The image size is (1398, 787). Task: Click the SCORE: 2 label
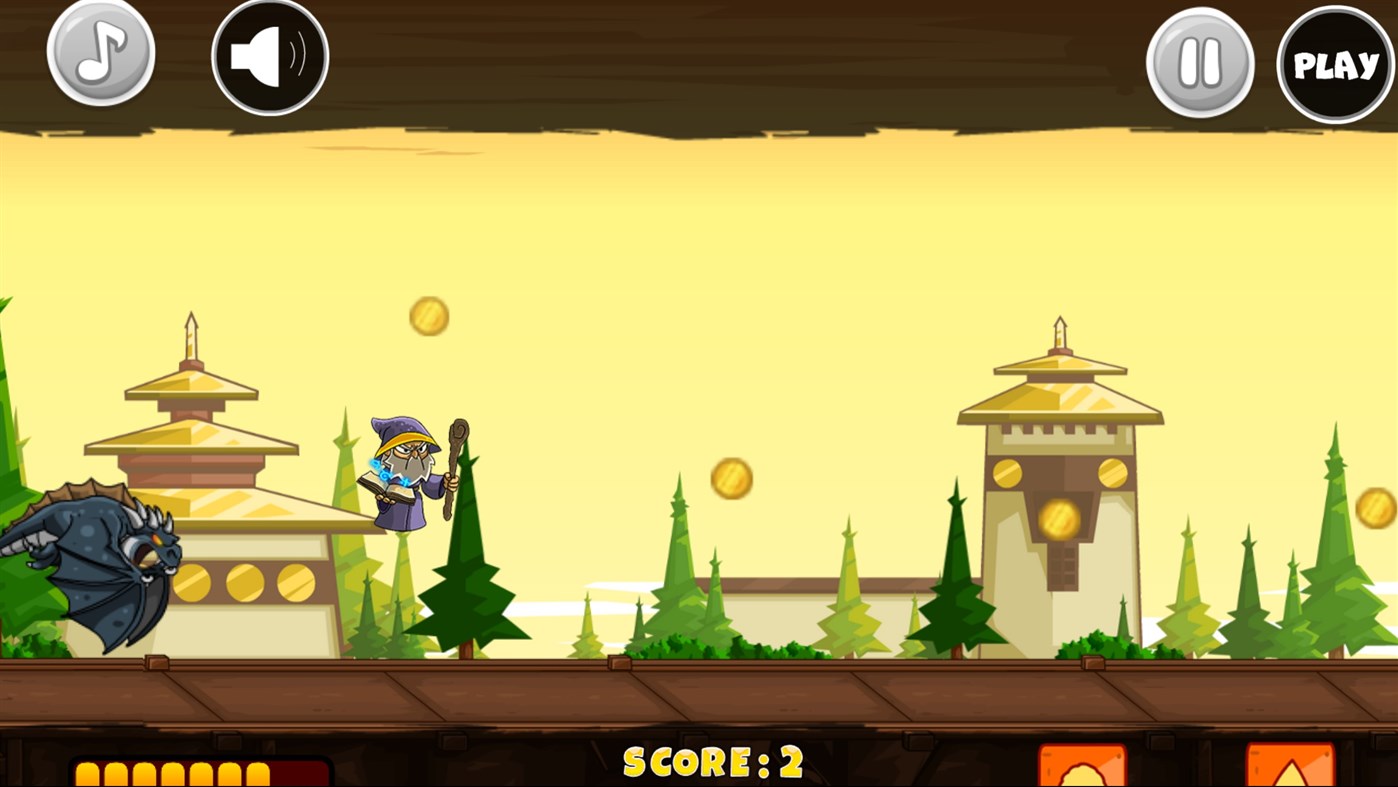click(713, 765)
